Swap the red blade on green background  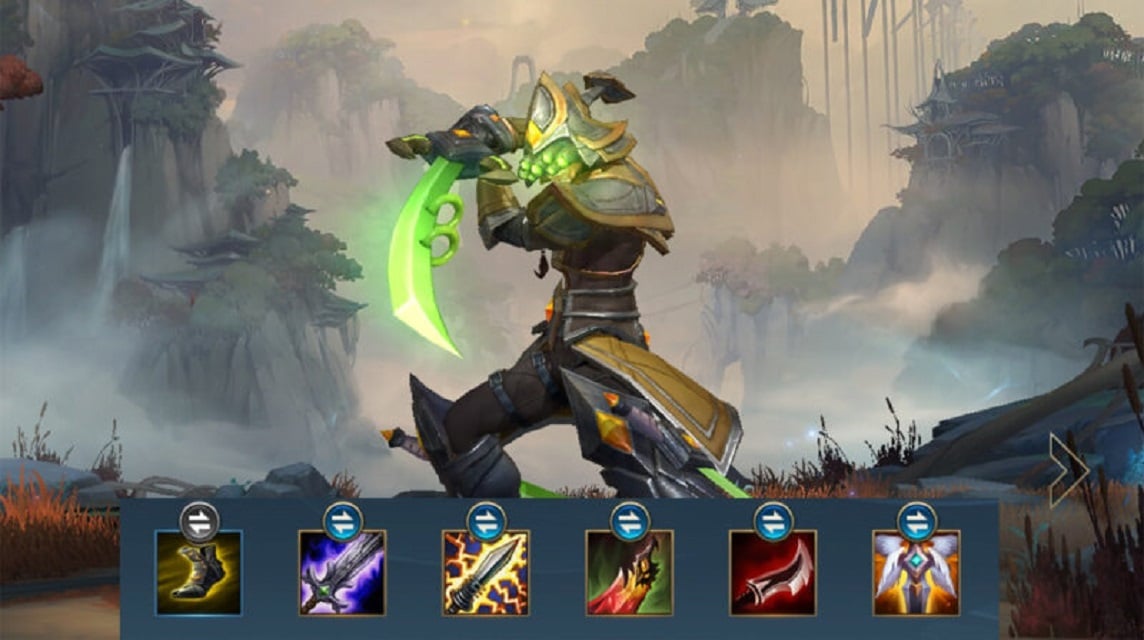(x=630, y=522)
